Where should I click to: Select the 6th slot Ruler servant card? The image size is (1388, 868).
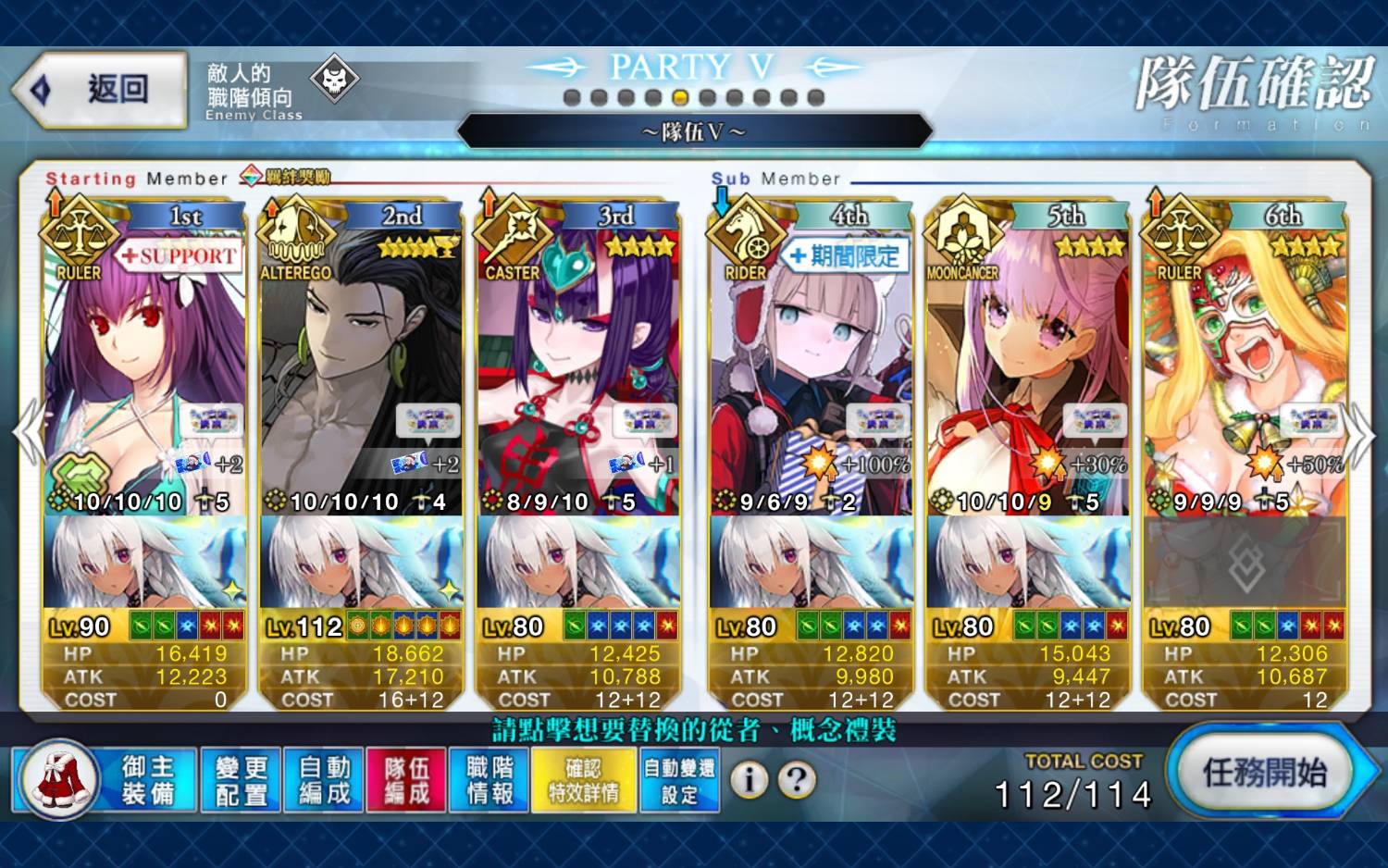point(1245,370)
